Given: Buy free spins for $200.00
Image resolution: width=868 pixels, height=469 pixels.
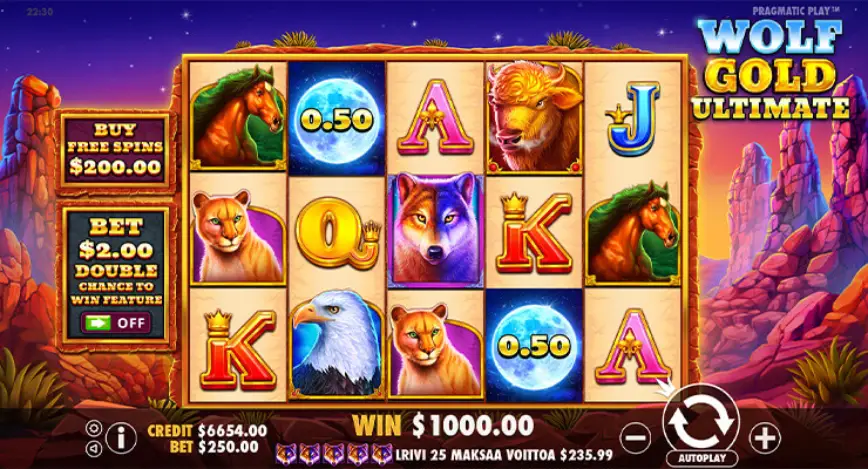Looking at the screenshot, I should [x=115, y=150].
